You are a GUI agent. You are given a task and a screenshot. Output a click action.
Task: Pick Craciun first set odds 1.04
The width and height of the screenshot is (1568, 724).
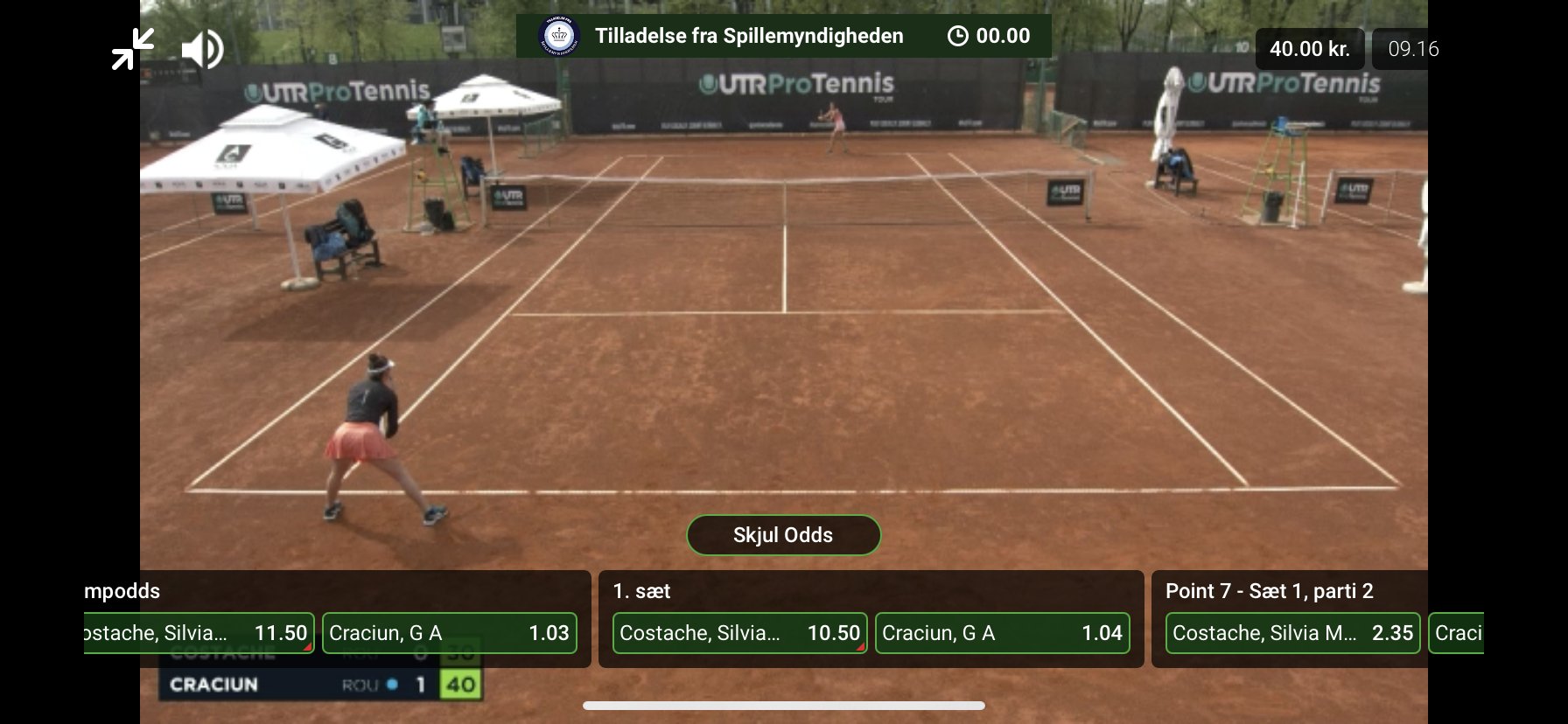click(x=1002, y=633)
